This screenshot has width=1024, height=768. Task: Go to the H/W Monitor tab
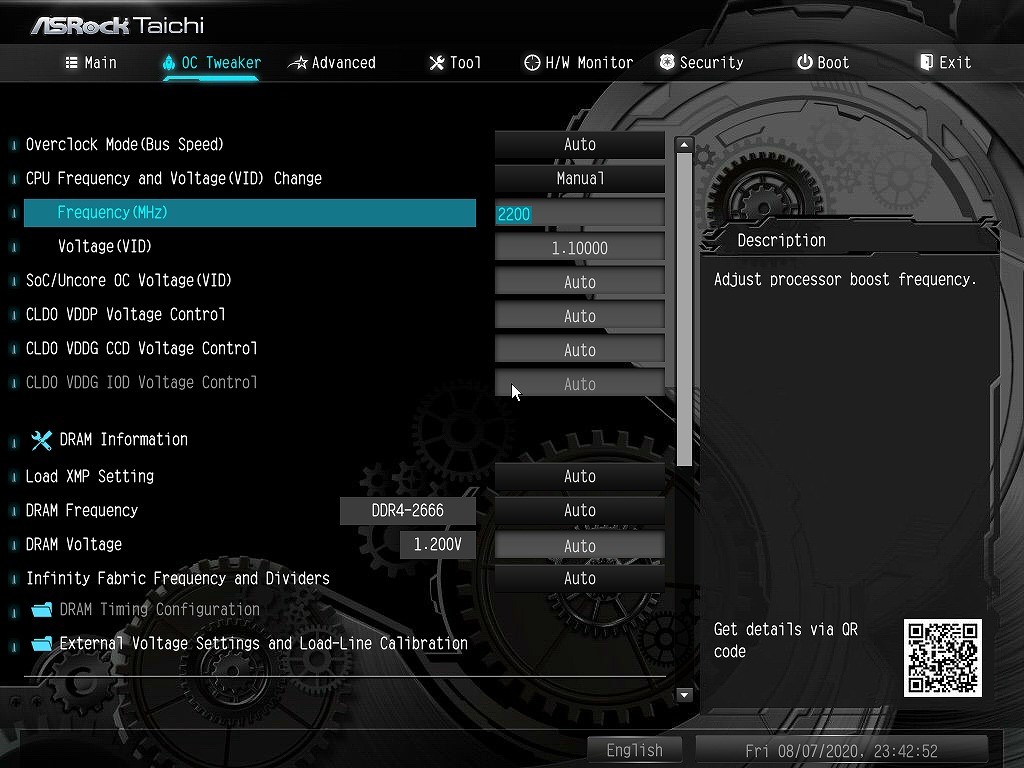coord(578,62)
